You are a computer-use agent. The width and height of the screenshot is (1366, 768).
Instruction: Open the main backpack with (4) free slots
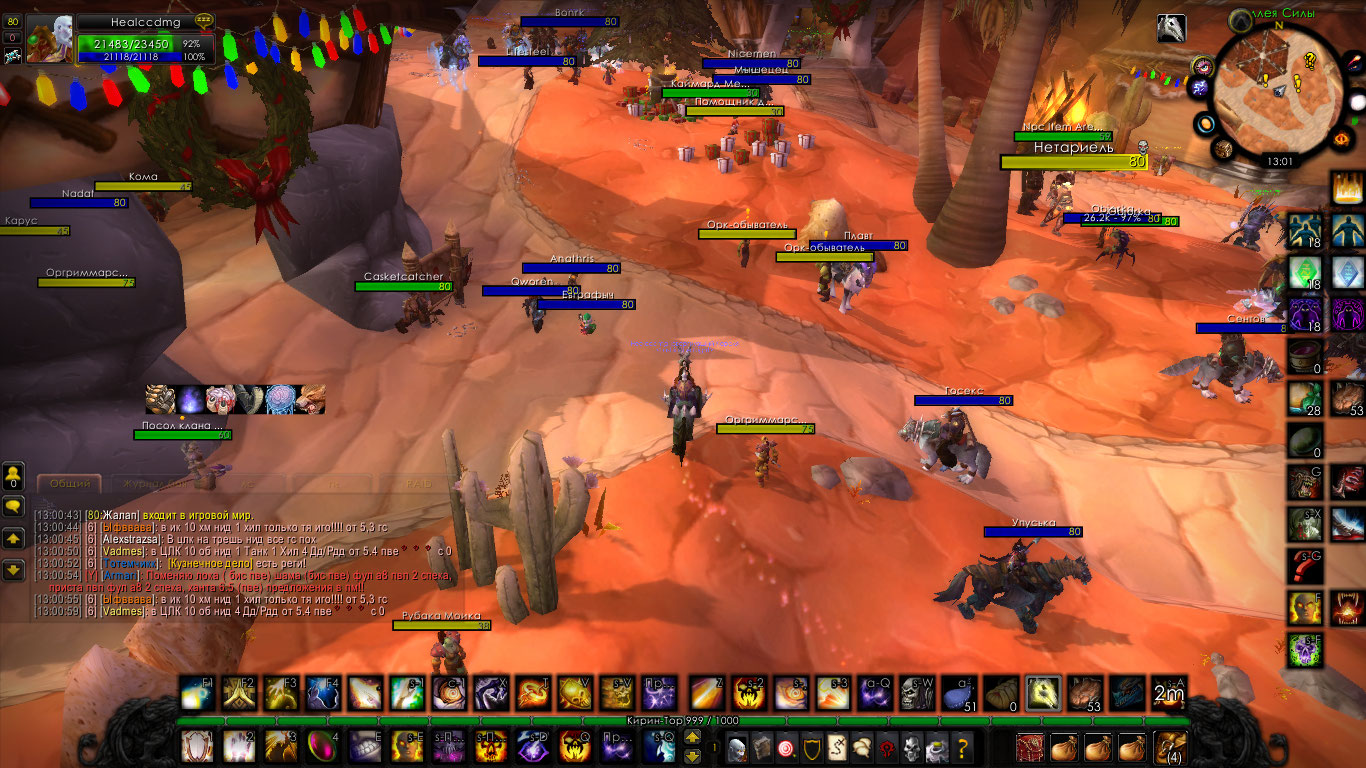[x=1170, y=747]
